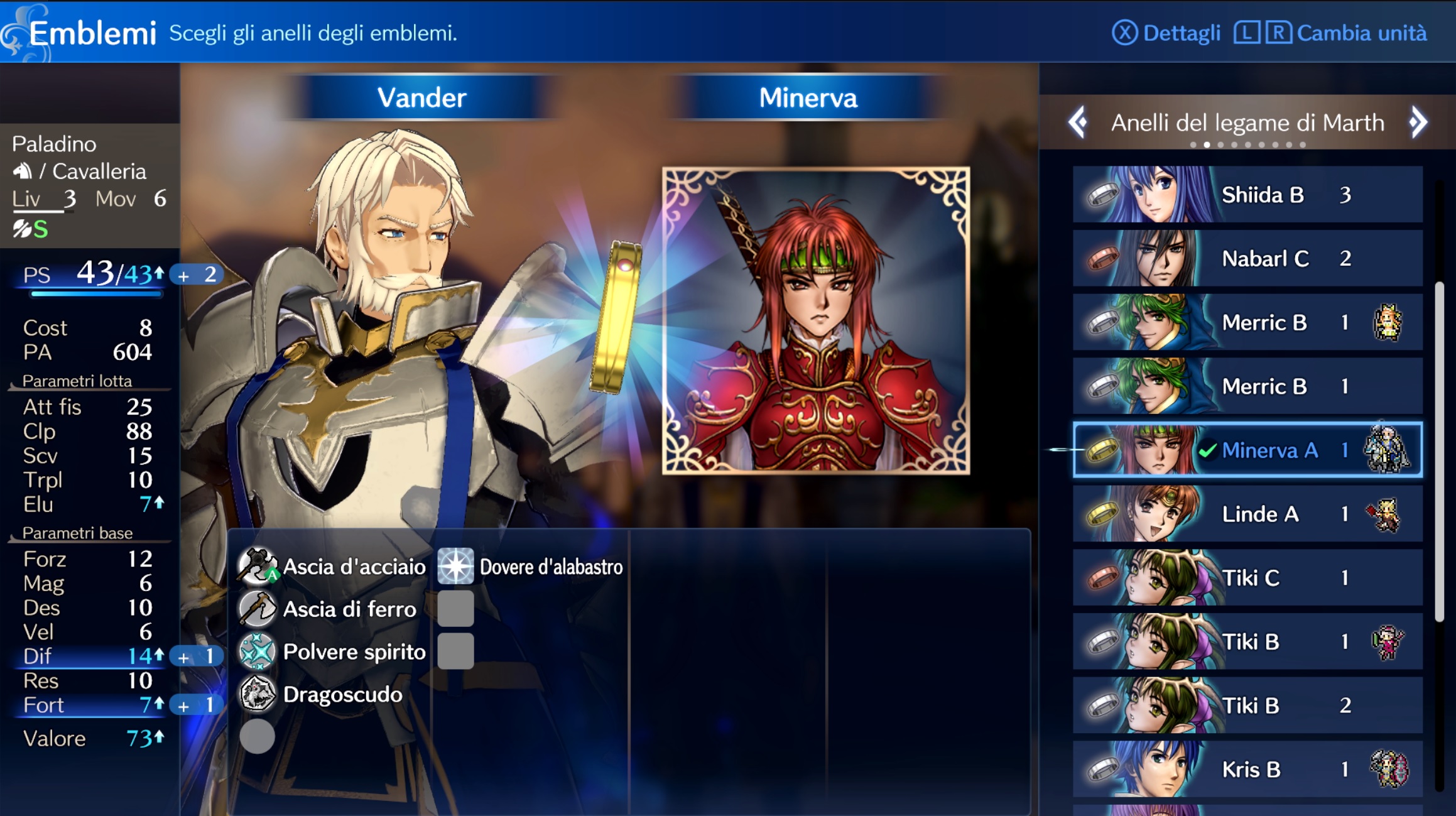The height and width of the screenshot is (816, 1456).
Task: Select the Tiki C bond ring
Action: pyautogui.click(x=1247, y=578)
